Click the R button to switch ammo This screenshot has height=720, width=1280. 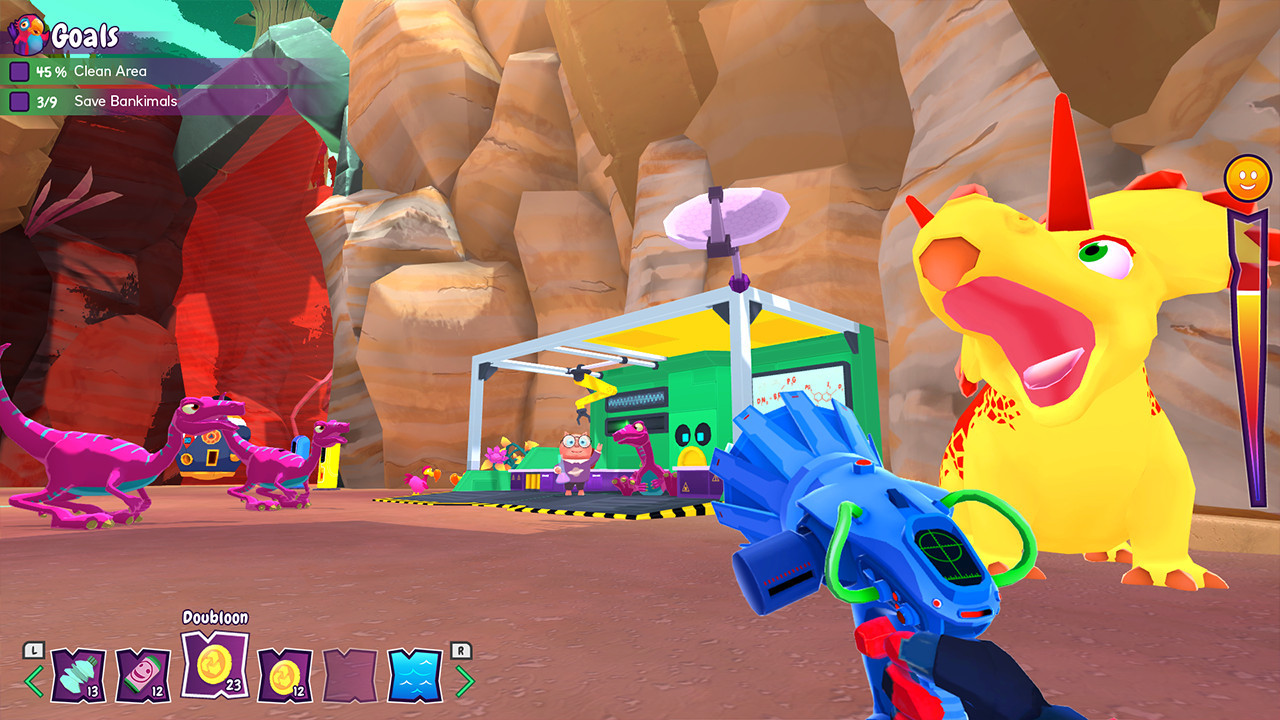(461, 650)
